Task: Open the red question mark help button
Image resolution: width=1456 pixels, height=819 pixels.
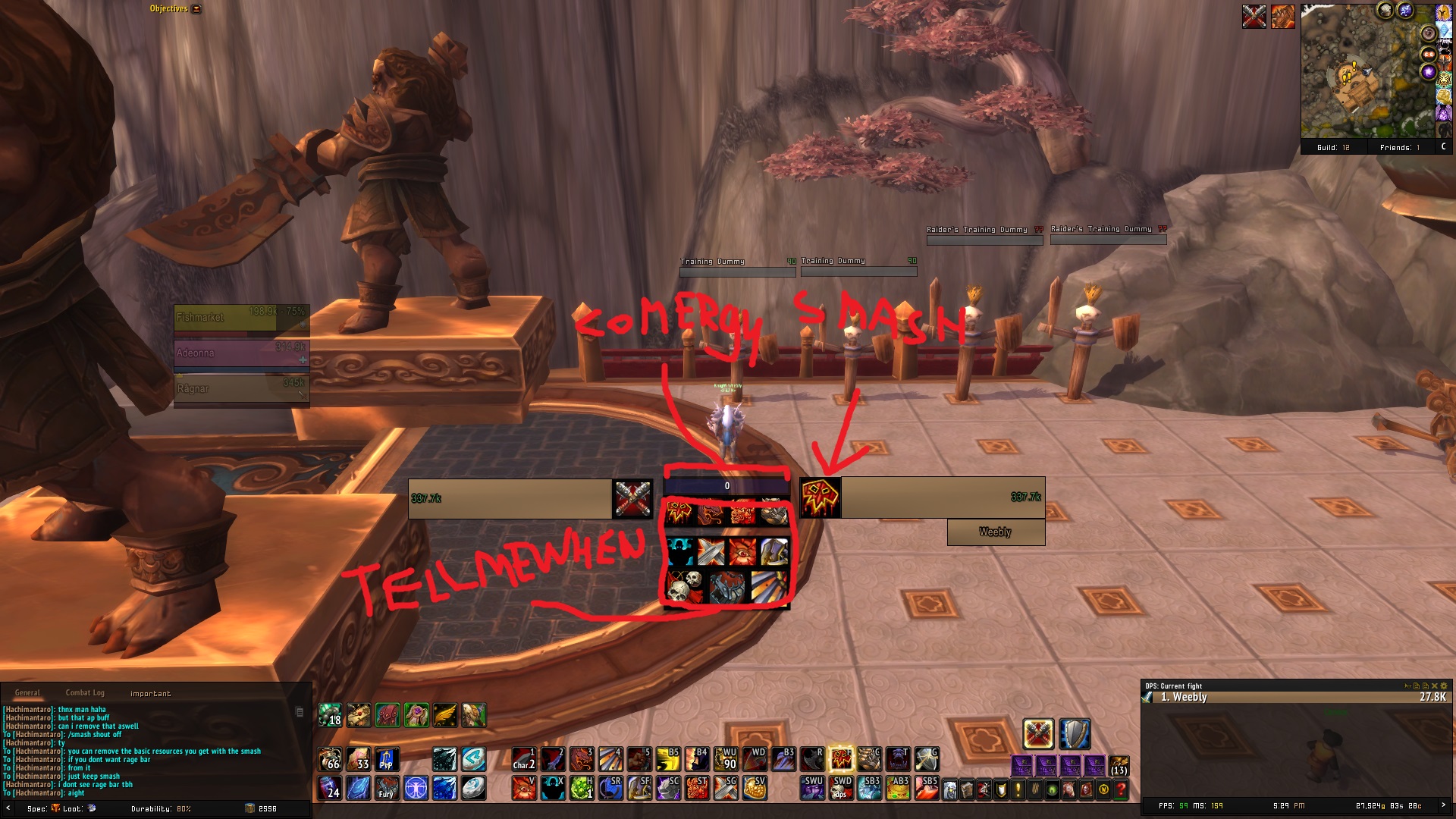Action: click(1121, 790)
